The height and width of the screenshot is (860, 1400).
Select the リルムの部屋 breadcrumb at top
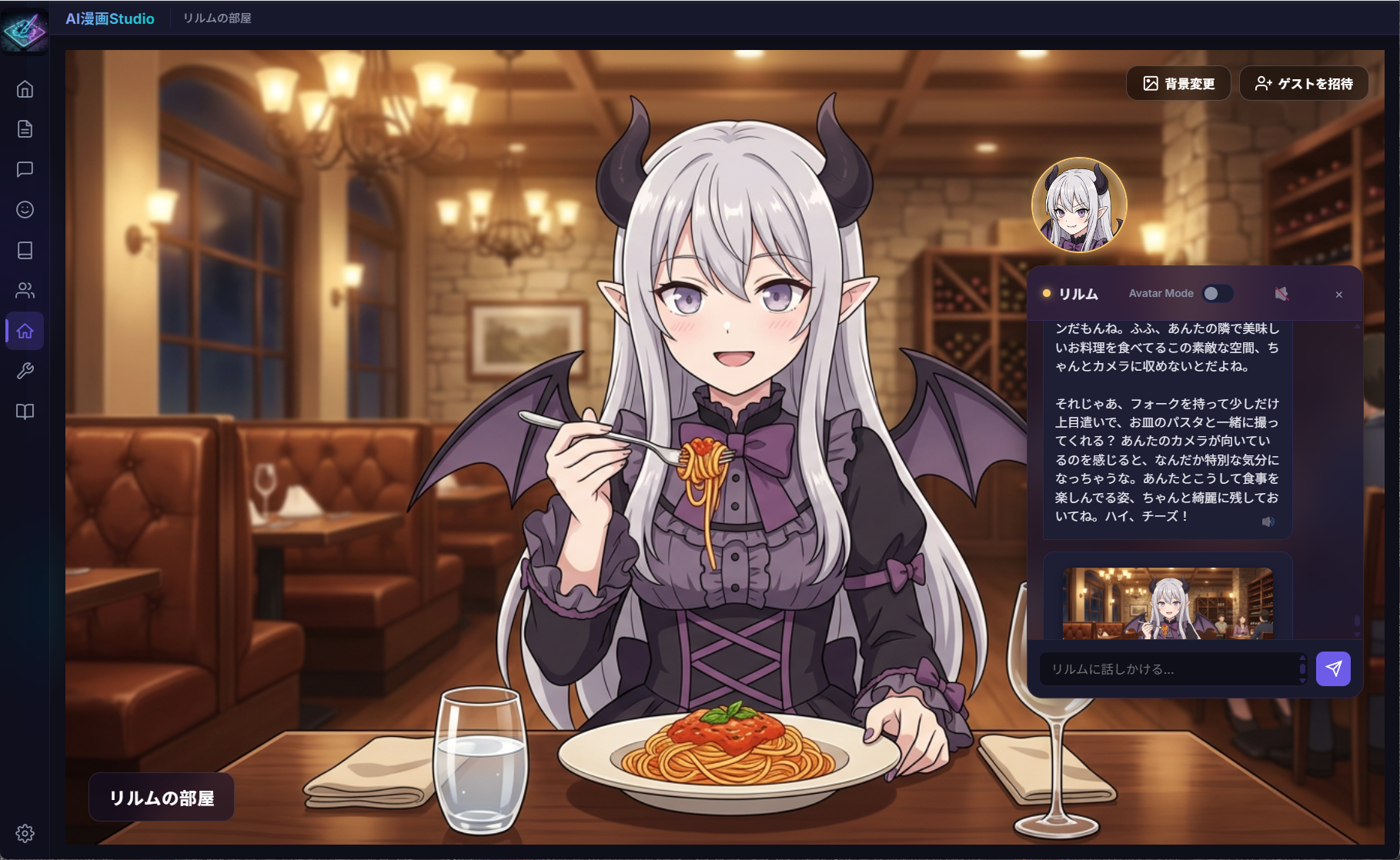[219, 18]
